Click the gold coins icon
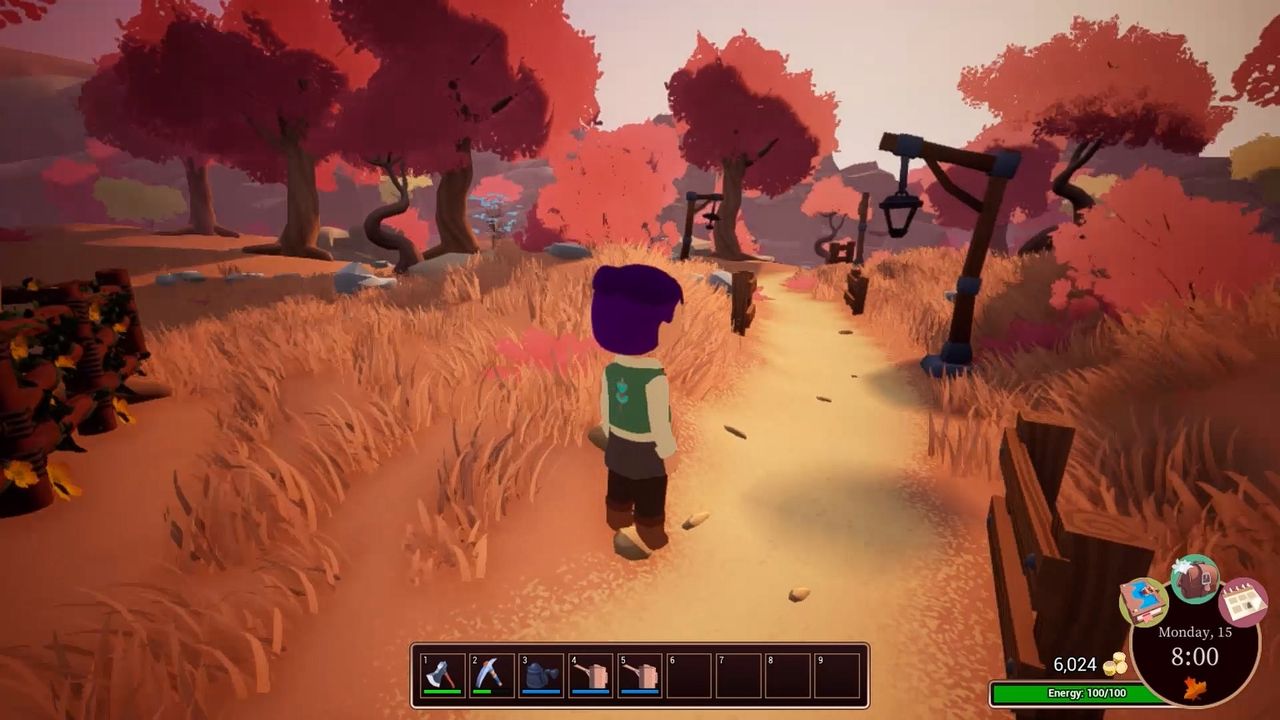 [1119, 662]
